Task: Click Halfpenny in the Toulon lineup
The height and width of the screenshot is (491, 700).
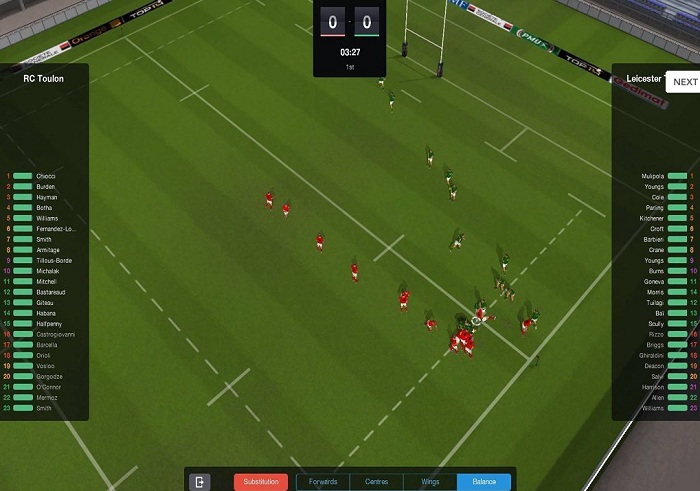Action: (x=49, y=324)
